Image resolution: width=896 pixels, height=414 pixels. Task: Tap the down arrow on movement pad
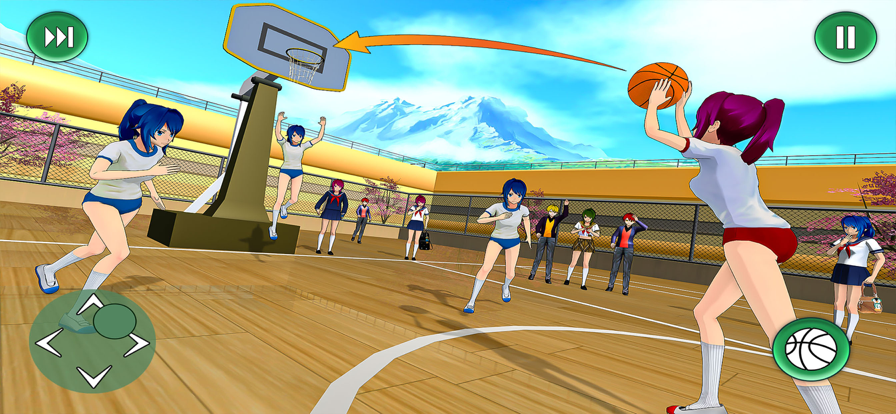(x=93, y=377)
